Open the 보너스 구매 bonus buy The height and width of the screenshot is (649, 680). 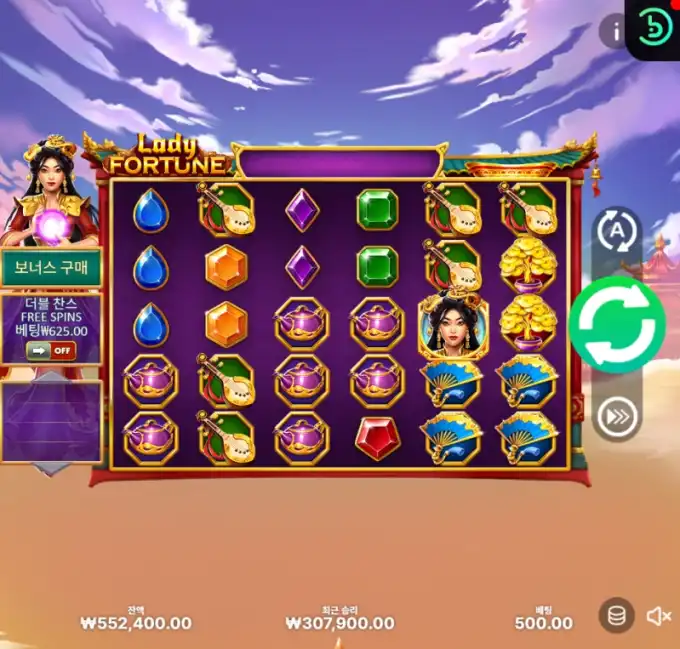coord(51,268)
